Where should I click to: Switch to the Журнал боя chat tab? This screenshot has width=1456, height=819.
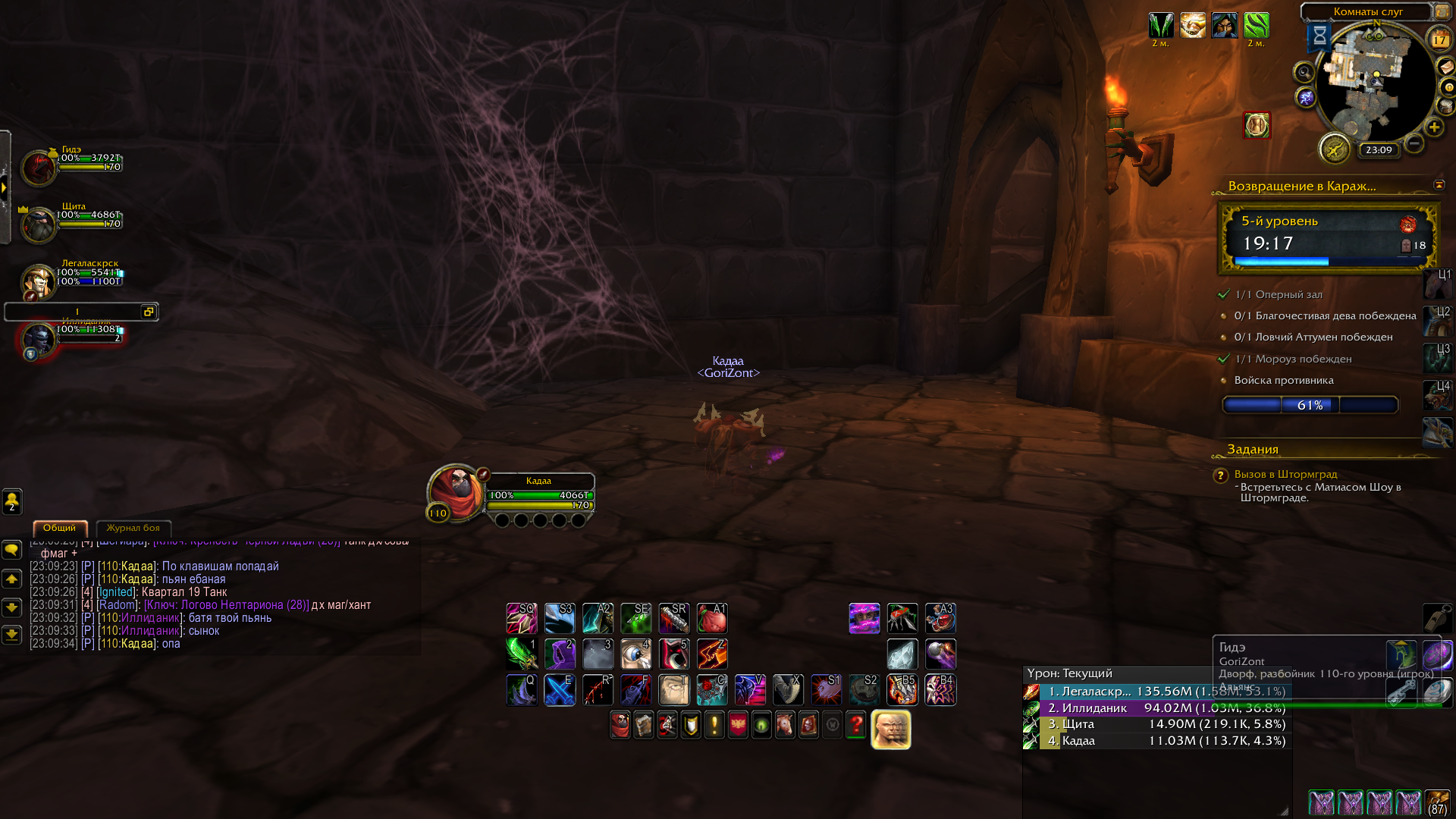(133, 528)
